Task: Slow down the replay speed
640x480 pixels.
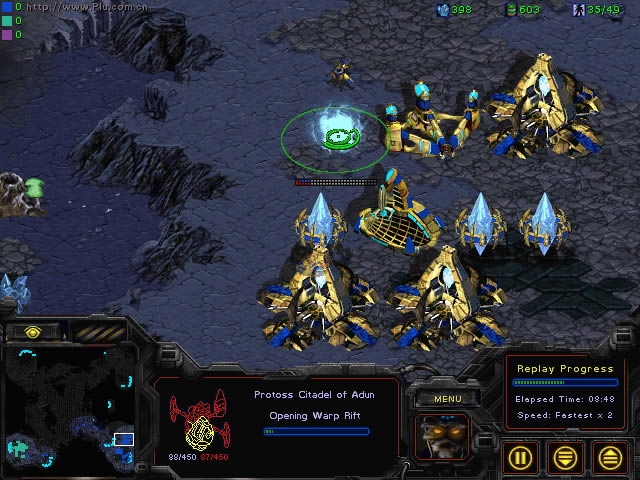Action: [566, 457]
